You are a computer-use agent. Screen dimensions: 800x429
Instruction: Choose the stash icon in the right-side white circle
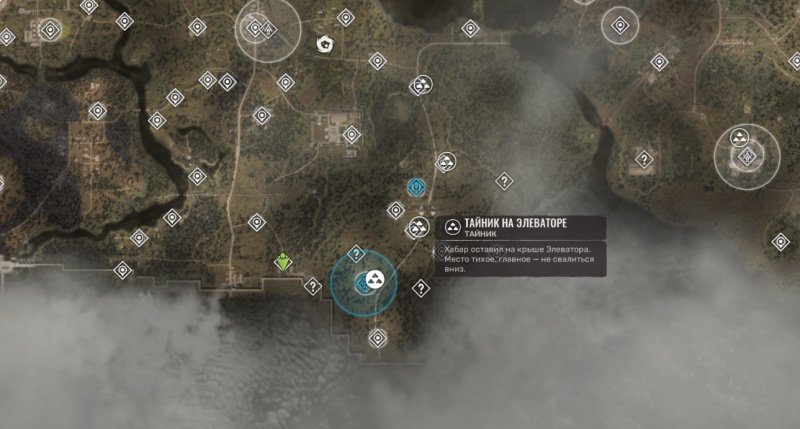pyautogui.click(x=741, y=135)
